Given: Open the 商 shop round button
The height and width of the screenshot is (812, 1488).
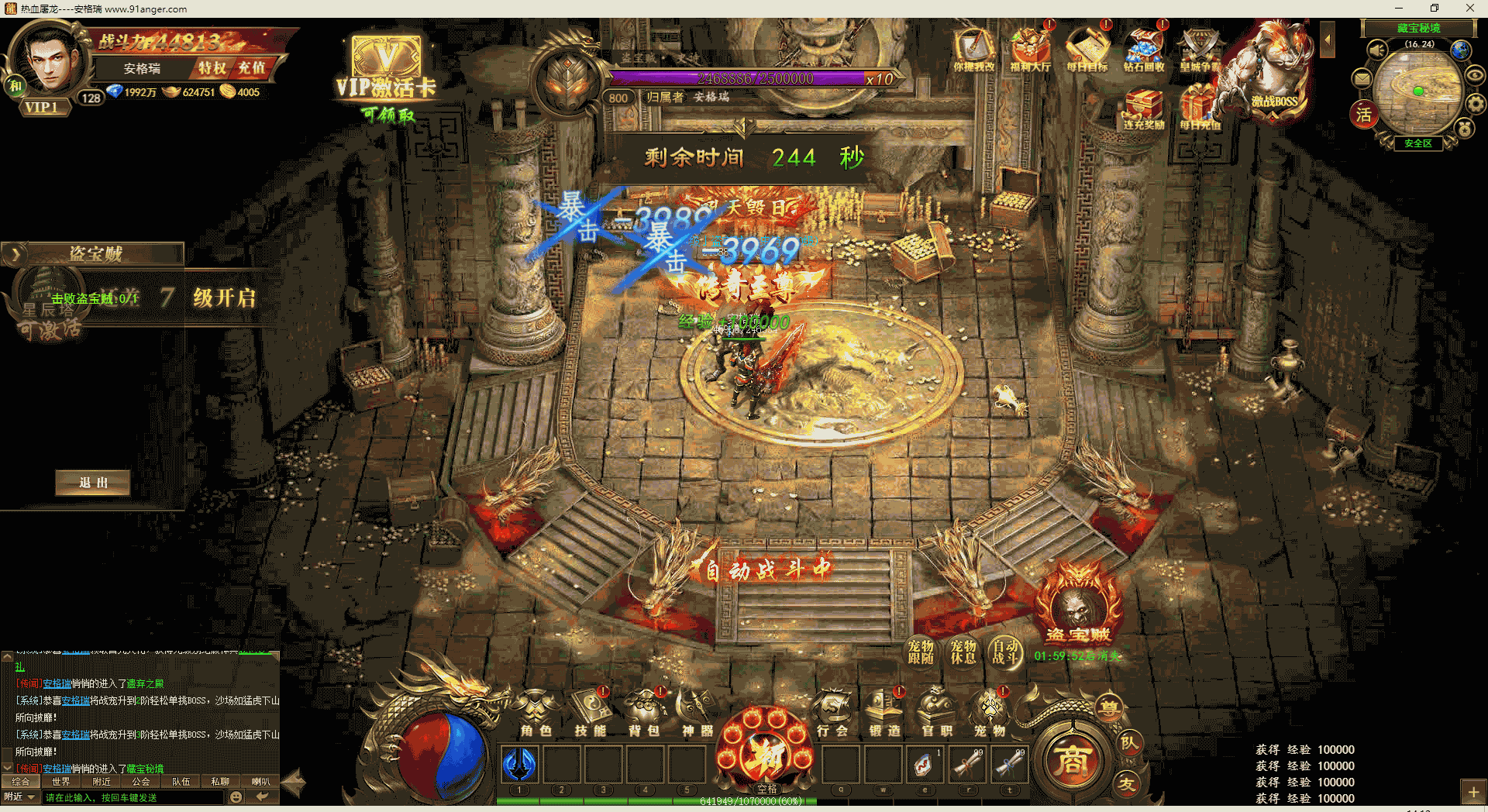Looking at the screenshot, I should click(x=1072, y=761).
